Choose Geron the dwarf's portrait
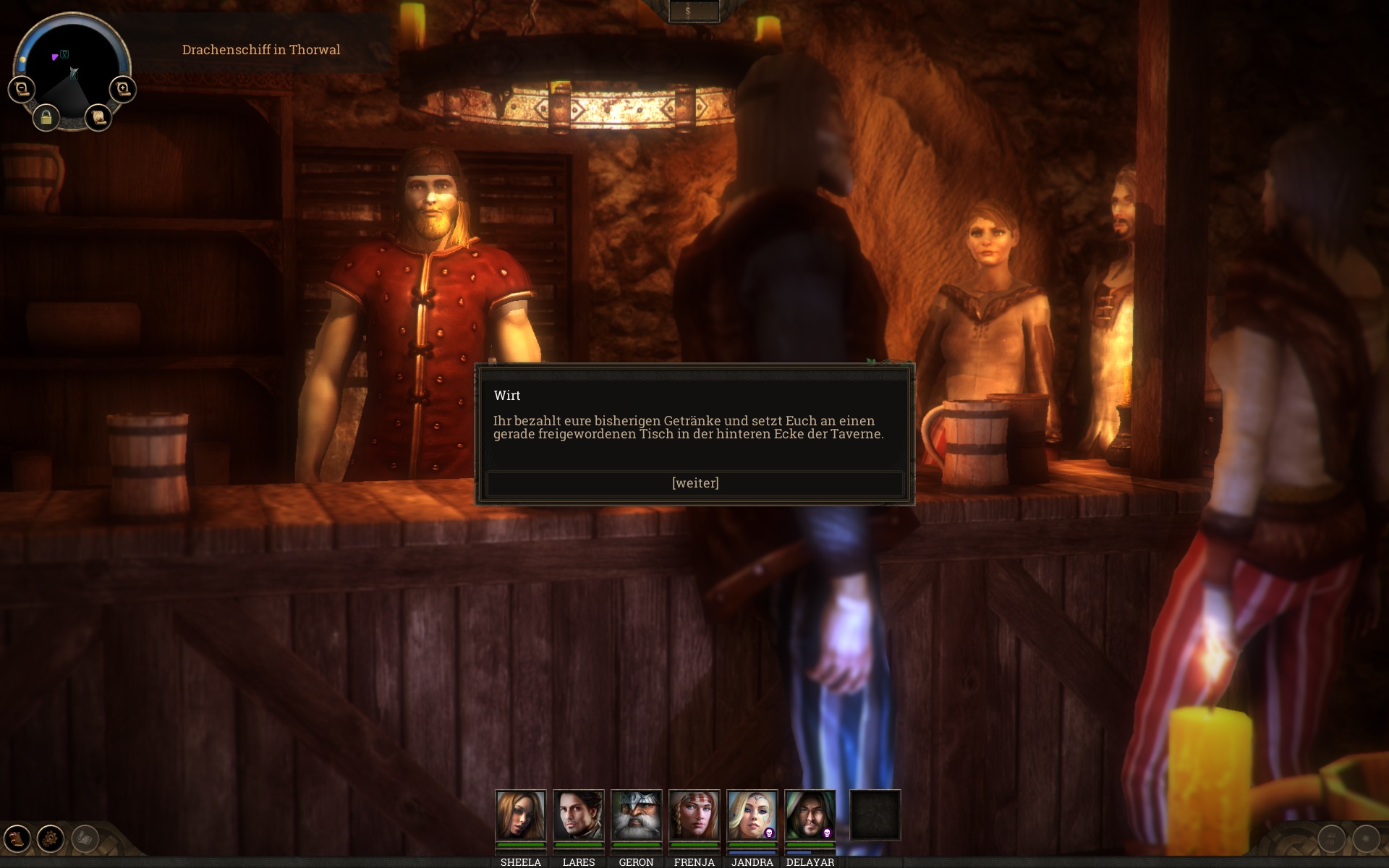The height and width of the screenshot is (868, 1389). click(x=636, y=814)
